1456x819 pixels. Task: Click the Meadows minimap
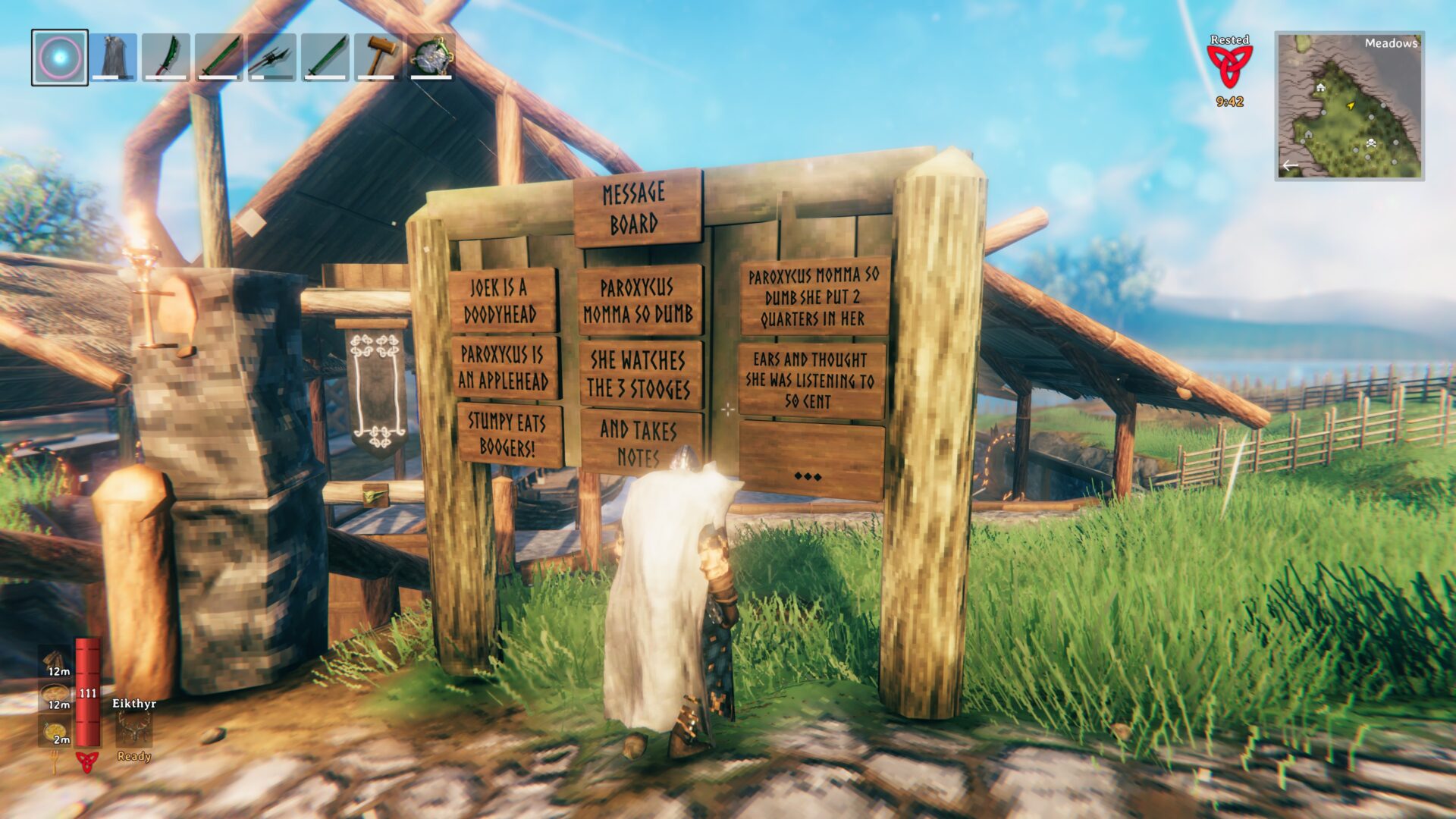1349,105
